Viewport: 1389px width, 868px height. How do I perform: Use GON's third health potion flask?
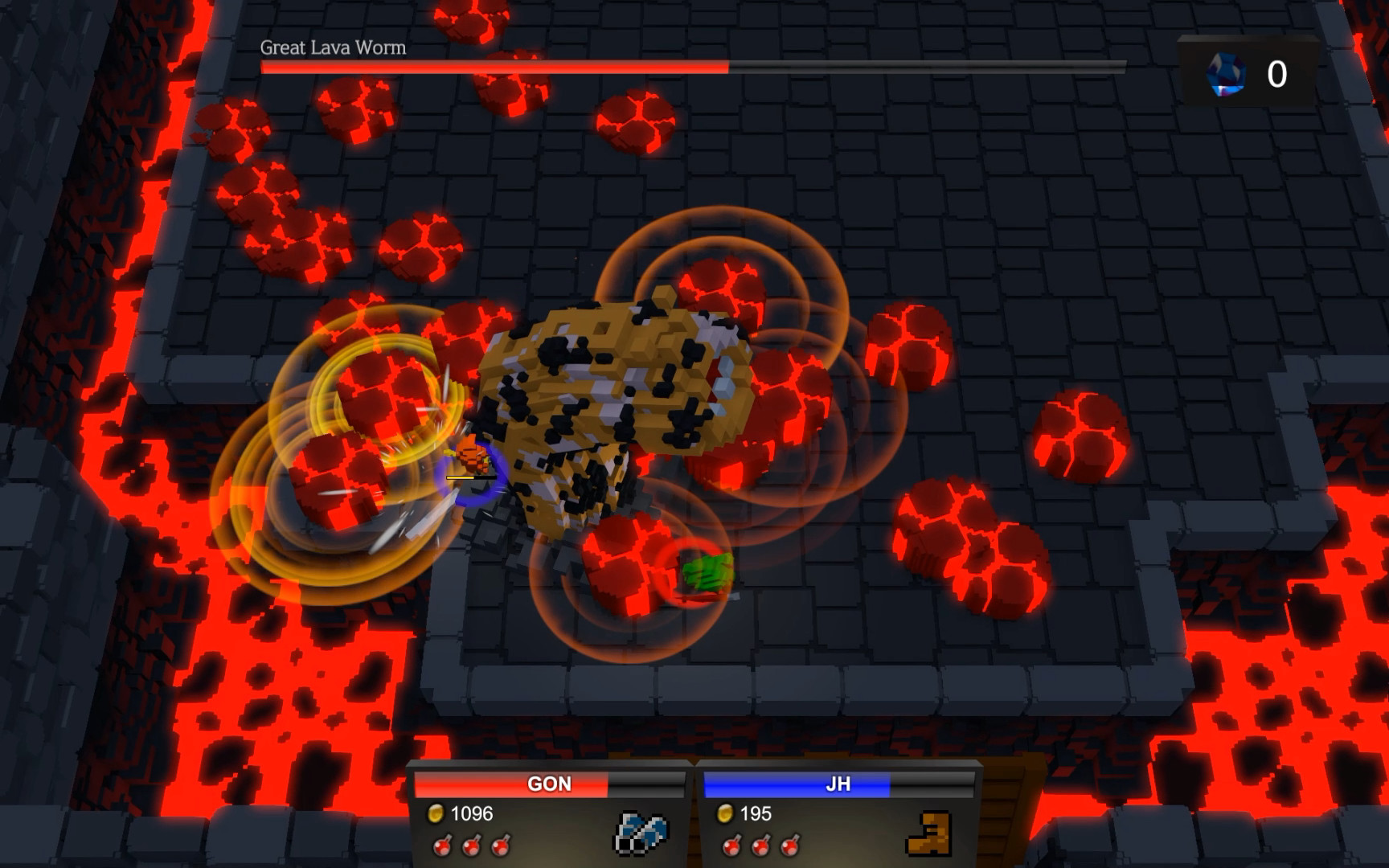(x=502, y=847)
